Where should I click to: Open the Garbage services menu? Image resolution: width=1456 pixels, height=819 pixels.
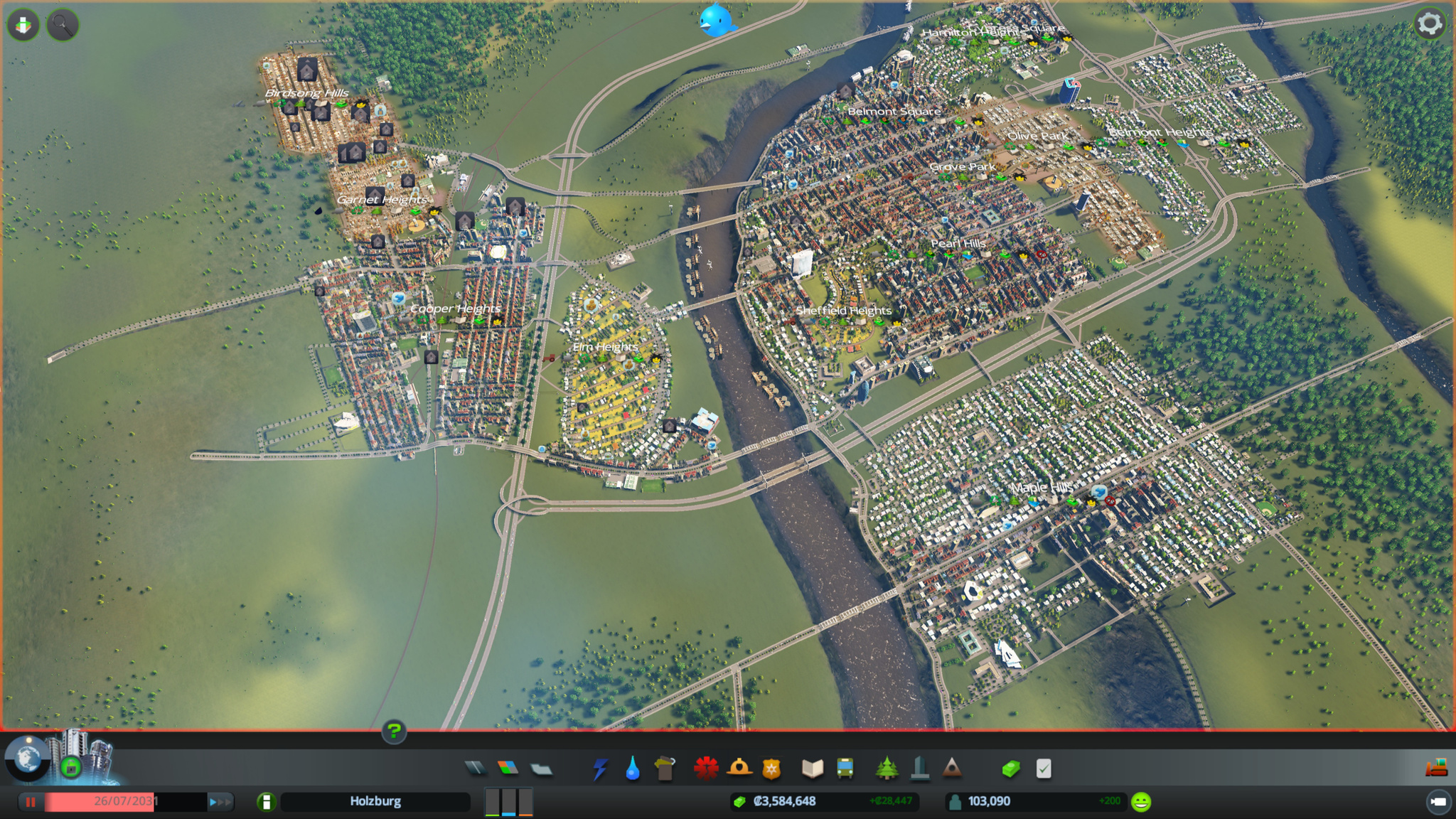pyautogui.click(x=665, y=769)
